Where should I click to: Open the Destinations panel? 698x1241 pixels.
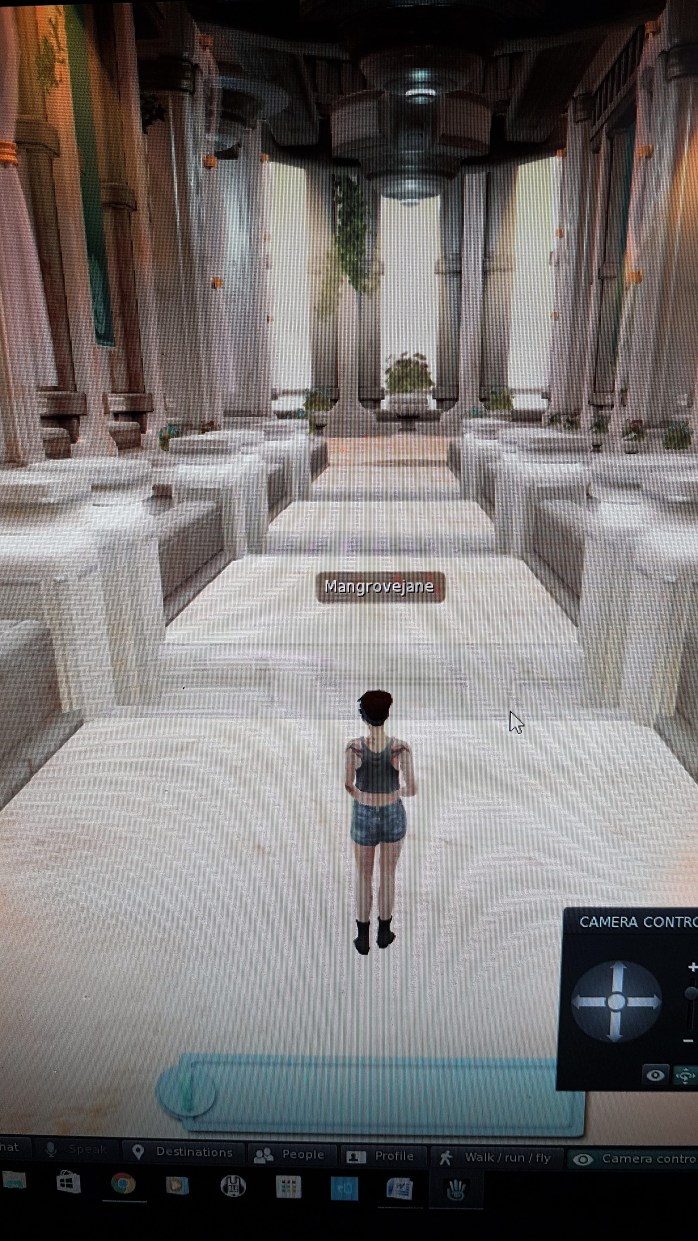click(x=183, y=1152)
